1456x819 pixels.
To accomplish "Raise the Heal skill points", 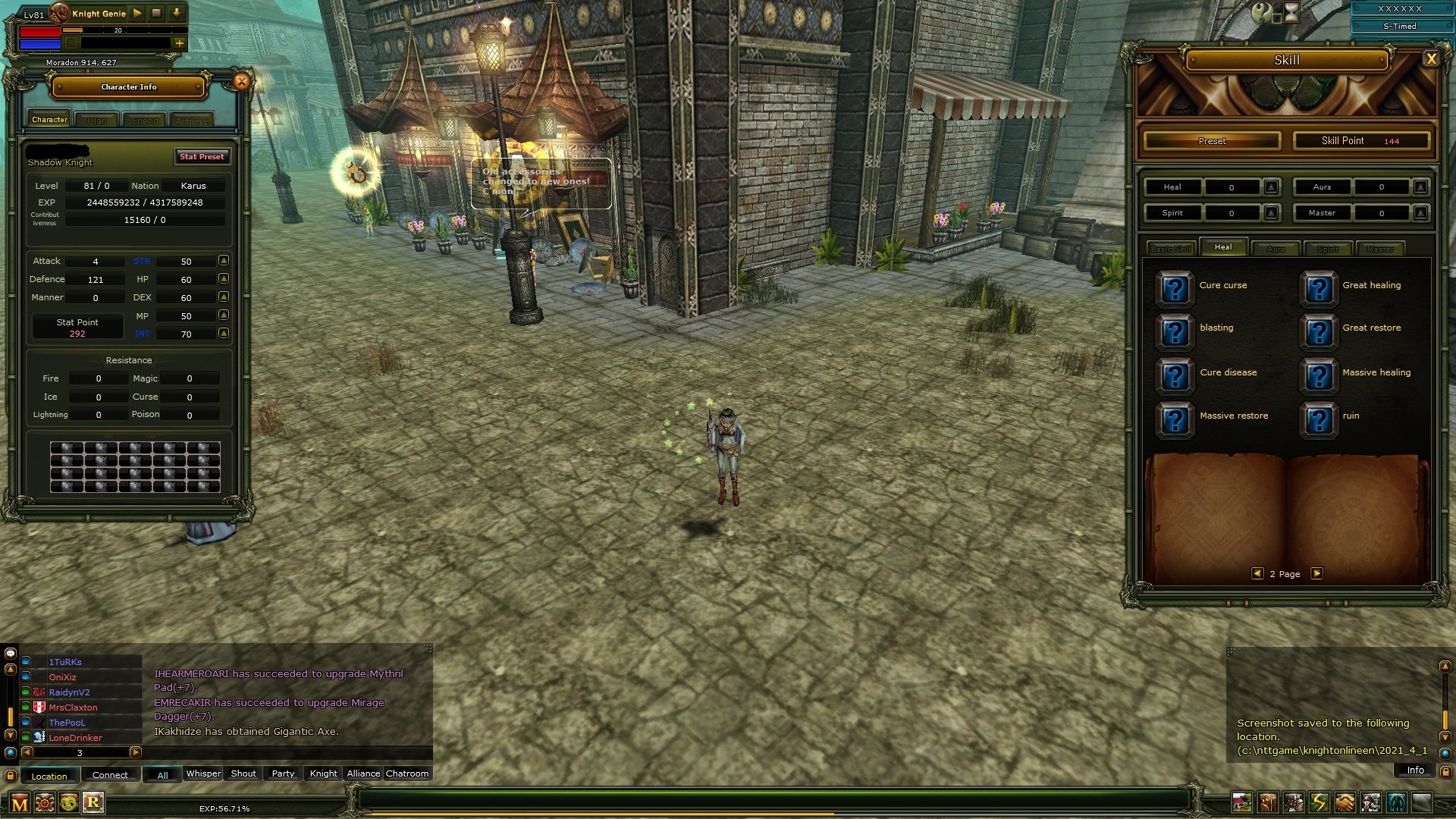I will 1272,187.
